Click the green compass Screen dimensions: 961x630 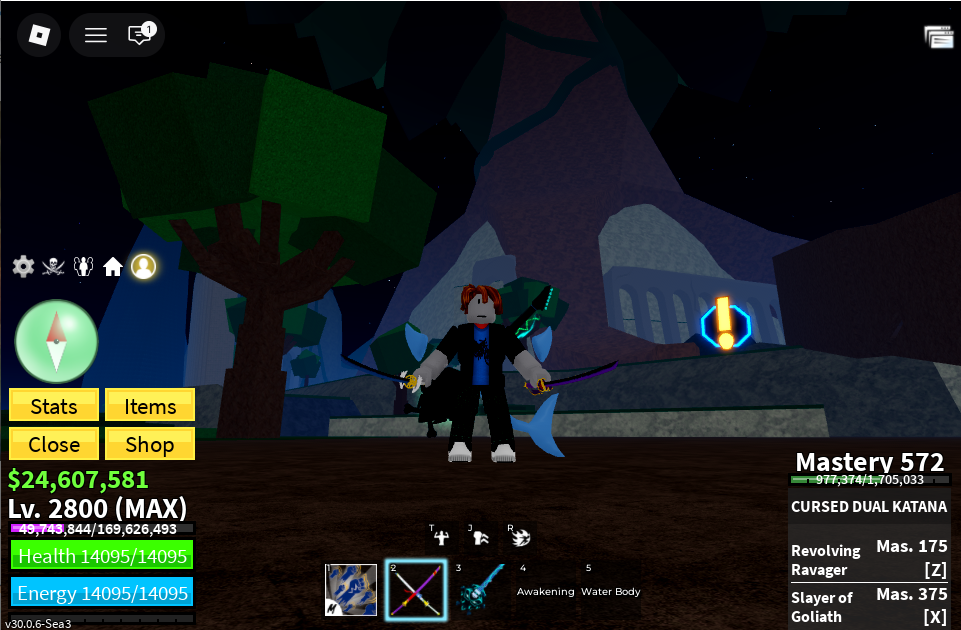[56, 341]
